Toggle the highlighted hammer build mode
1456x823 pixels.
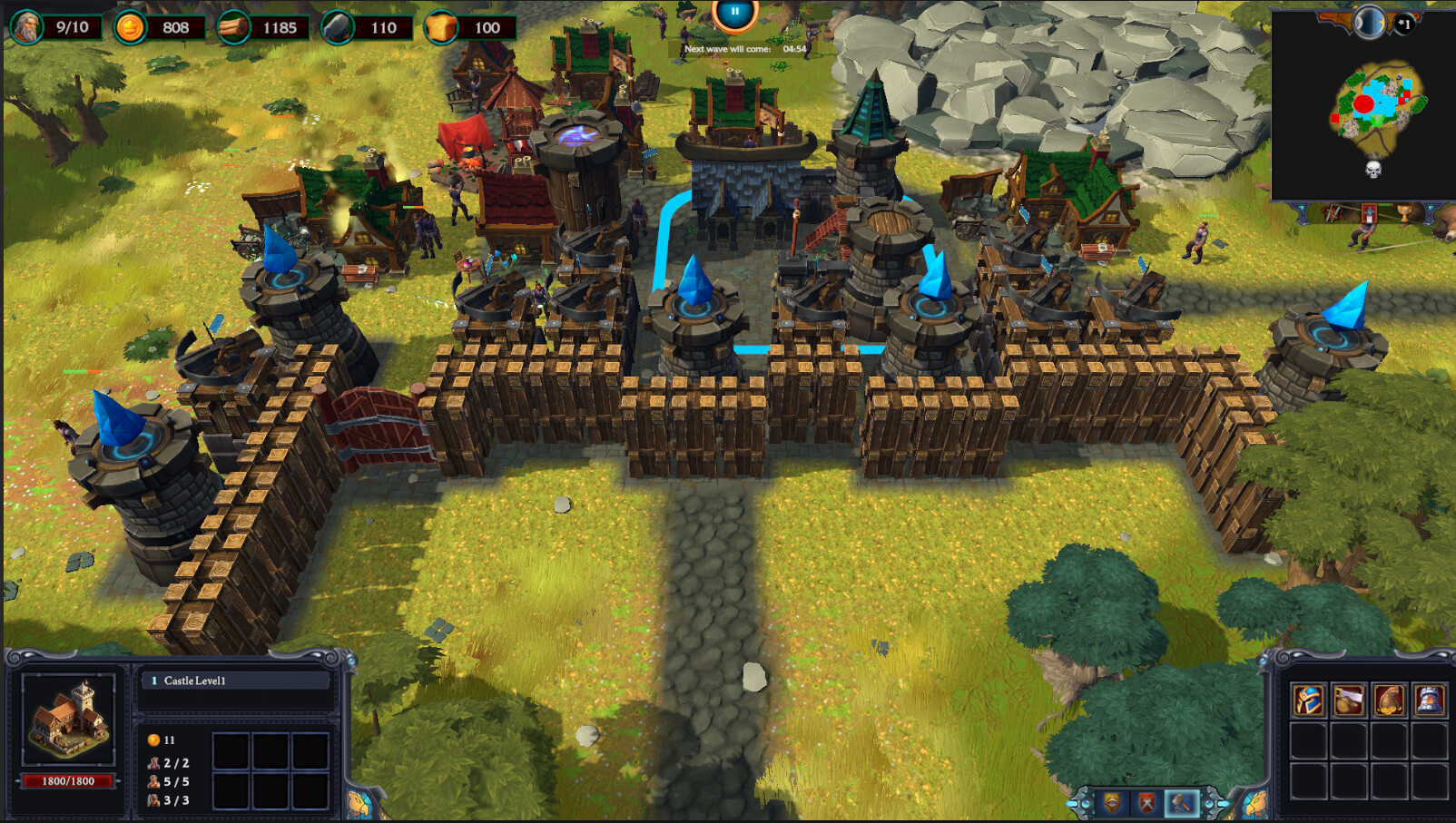1181,802
